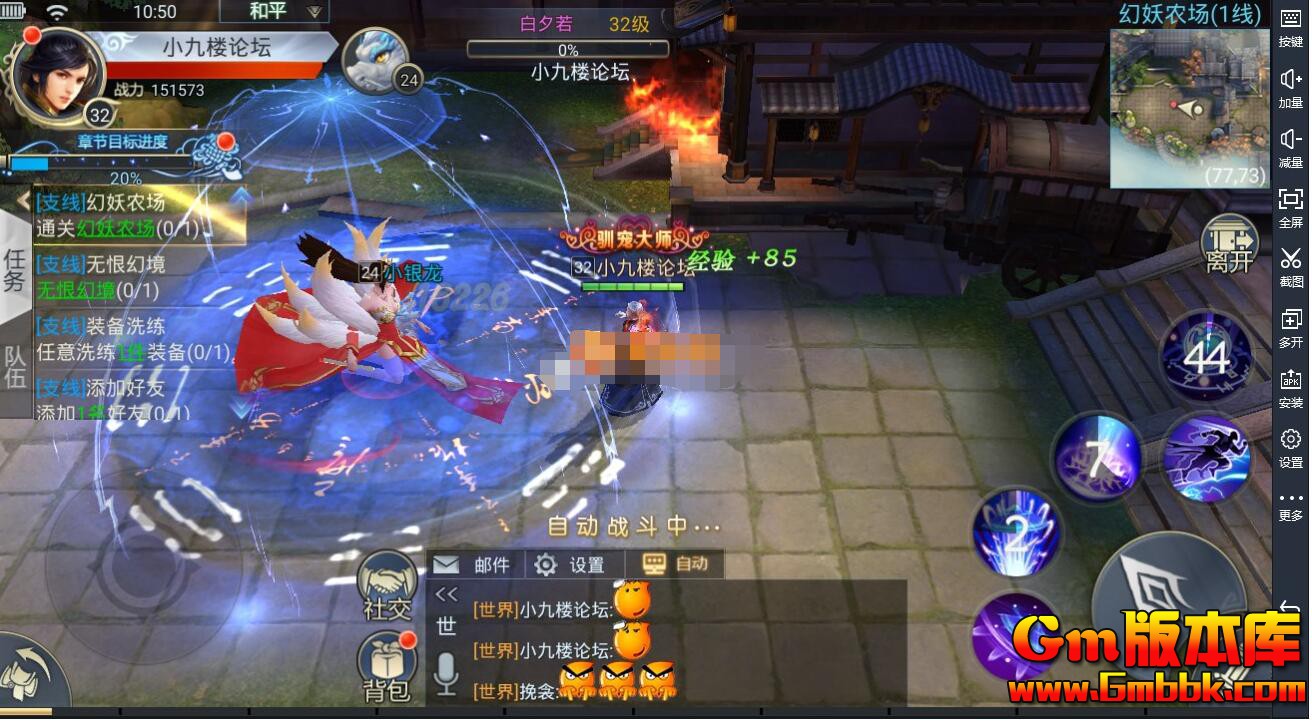Image resolution: width=1312 pixels, height=721 pixels.
Task: Expand 更多 more options in emulator sidebar
Action: (1291, 501)
